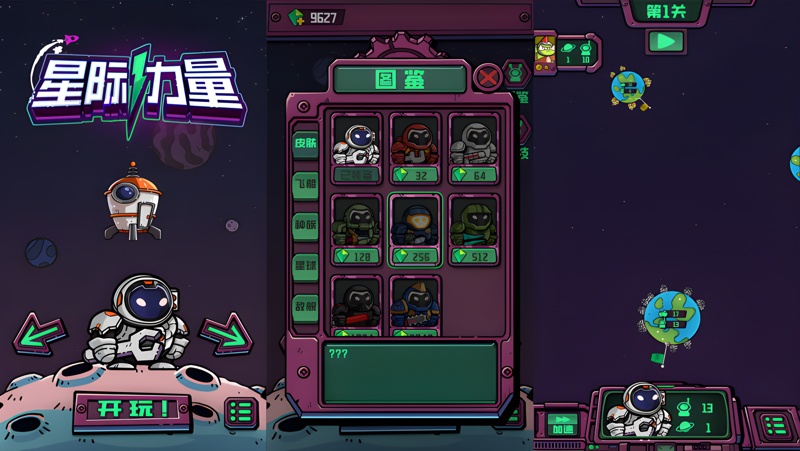Viewport: 800px width, 451px height.
Task: Select previous character with left arrow
Action: pos(40,335)
